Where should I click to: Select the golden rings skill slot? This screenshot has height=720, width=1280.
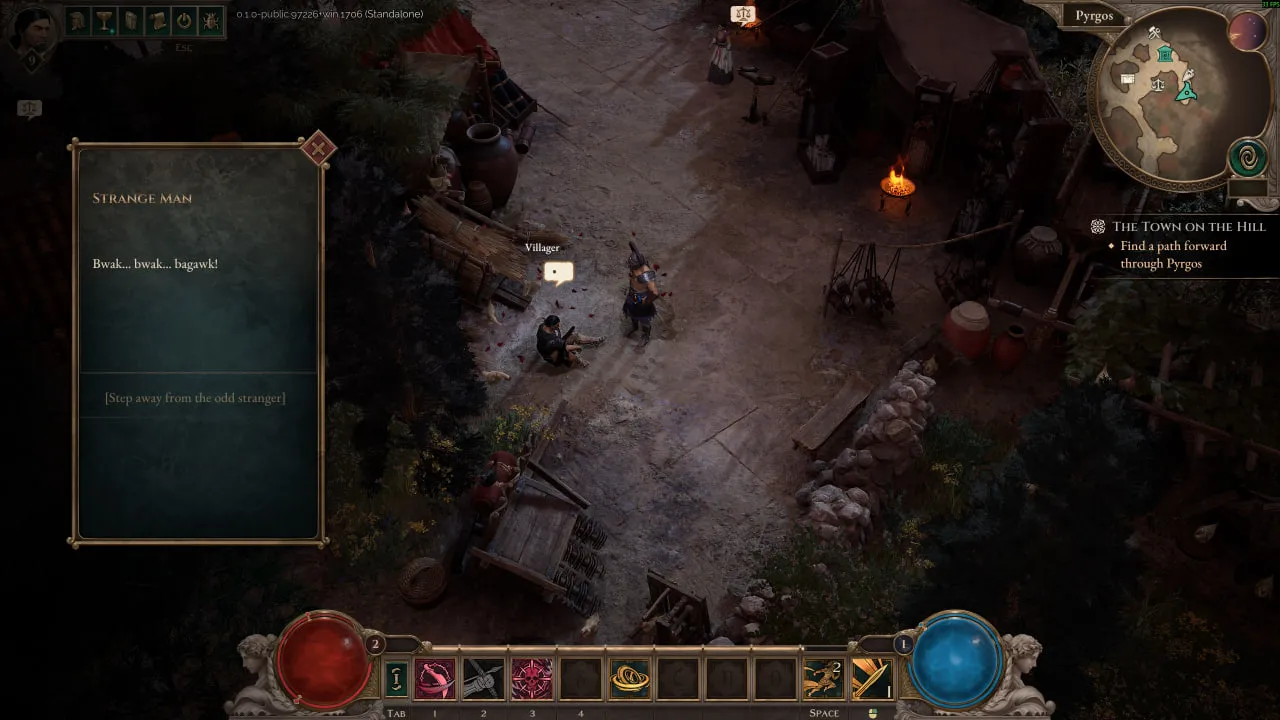pos(629,679)
